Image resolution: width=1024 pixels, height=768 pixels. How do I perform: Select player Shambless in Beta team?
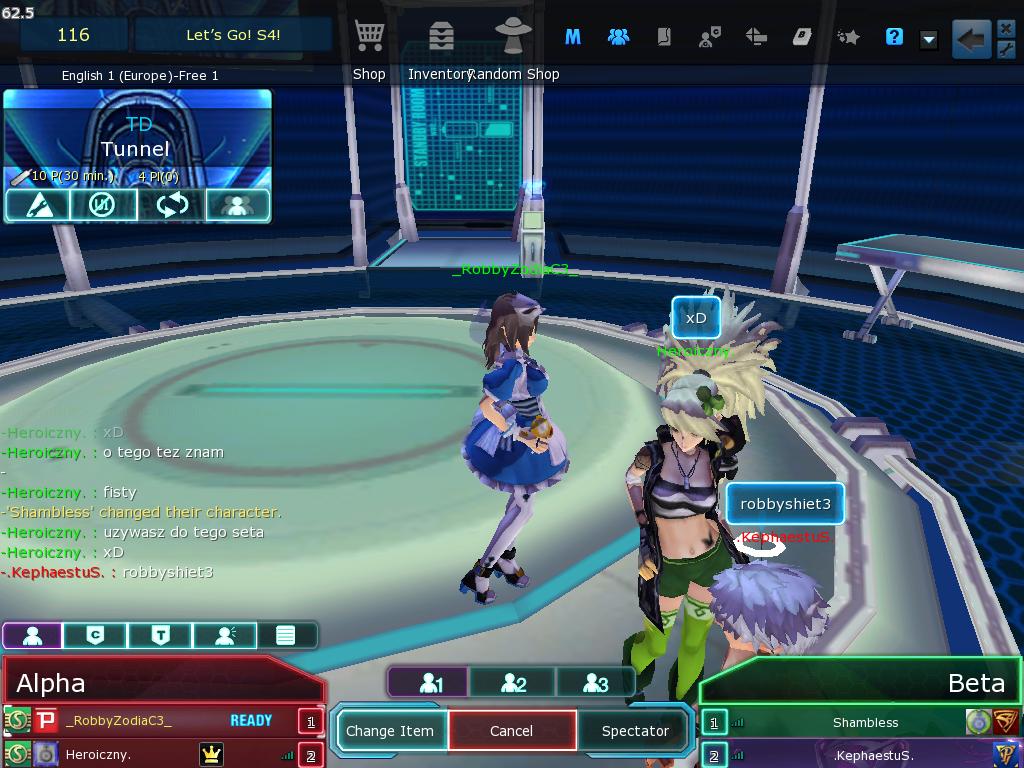point(865,722)
